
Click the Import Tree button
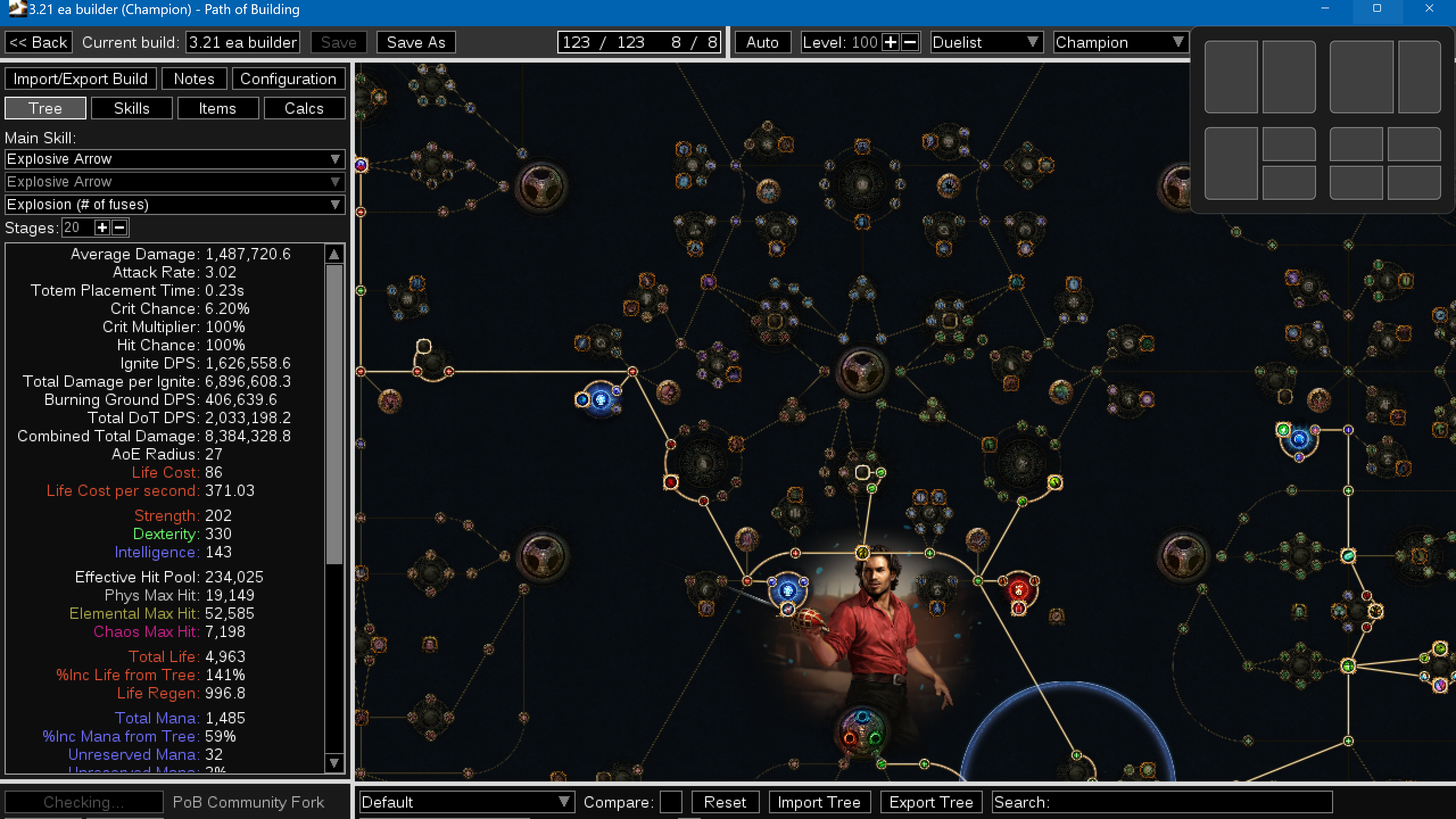(x=819, y=802)
